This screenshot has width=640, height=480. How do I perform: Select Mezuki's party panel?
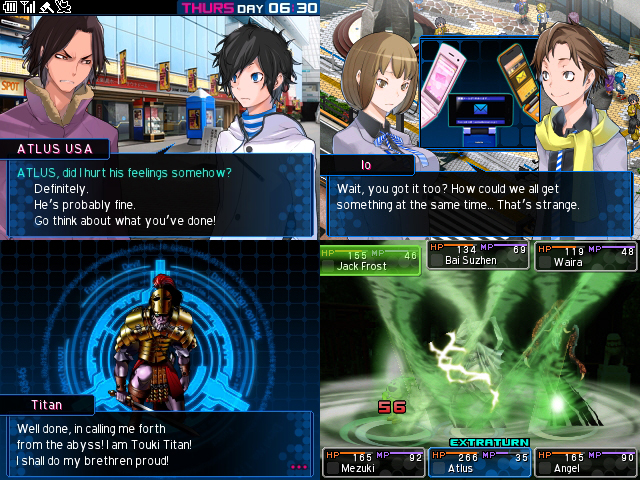(x=371, y=461)
